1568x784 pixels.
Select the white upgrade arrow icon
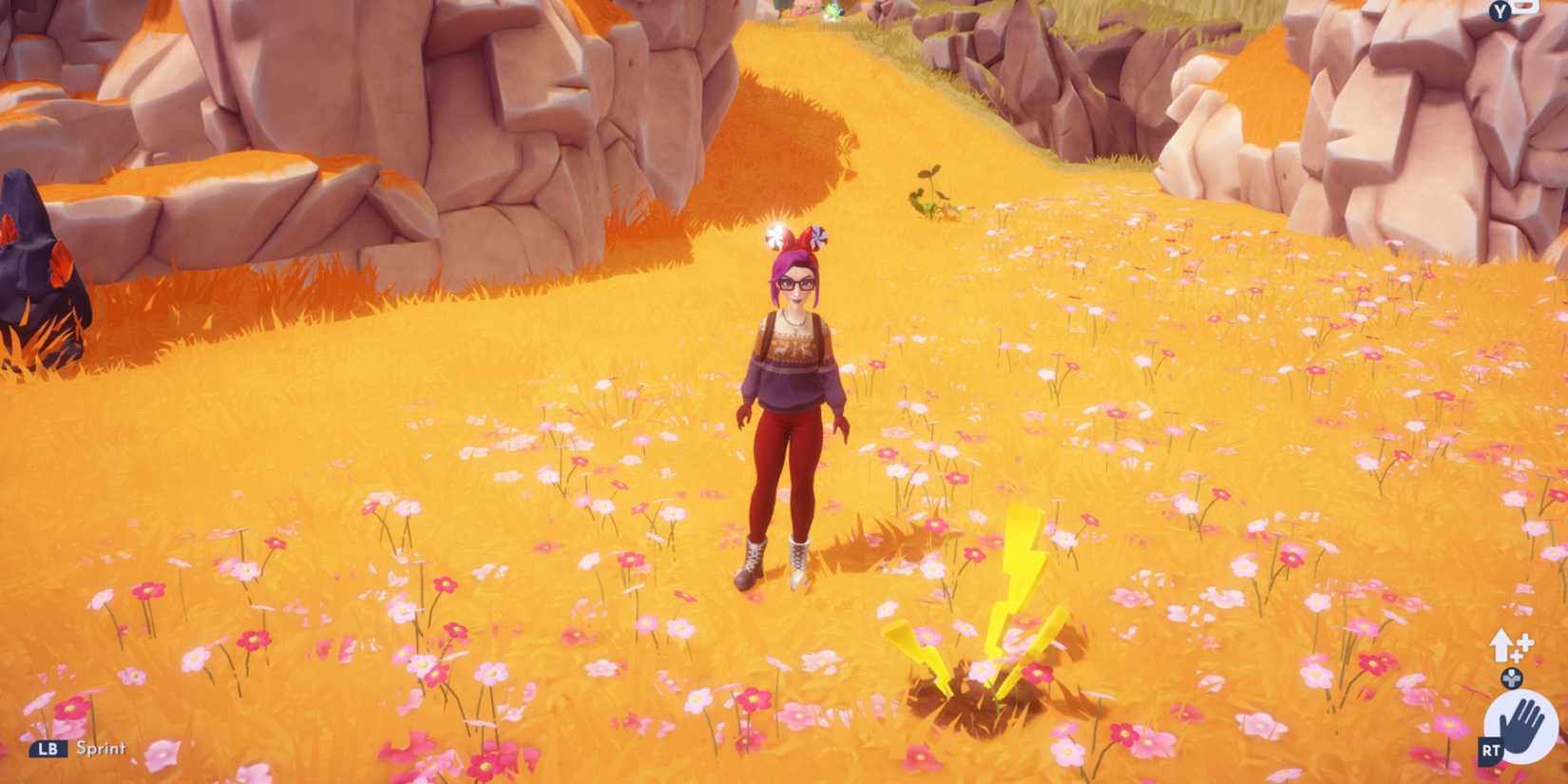click(1500, 643)
